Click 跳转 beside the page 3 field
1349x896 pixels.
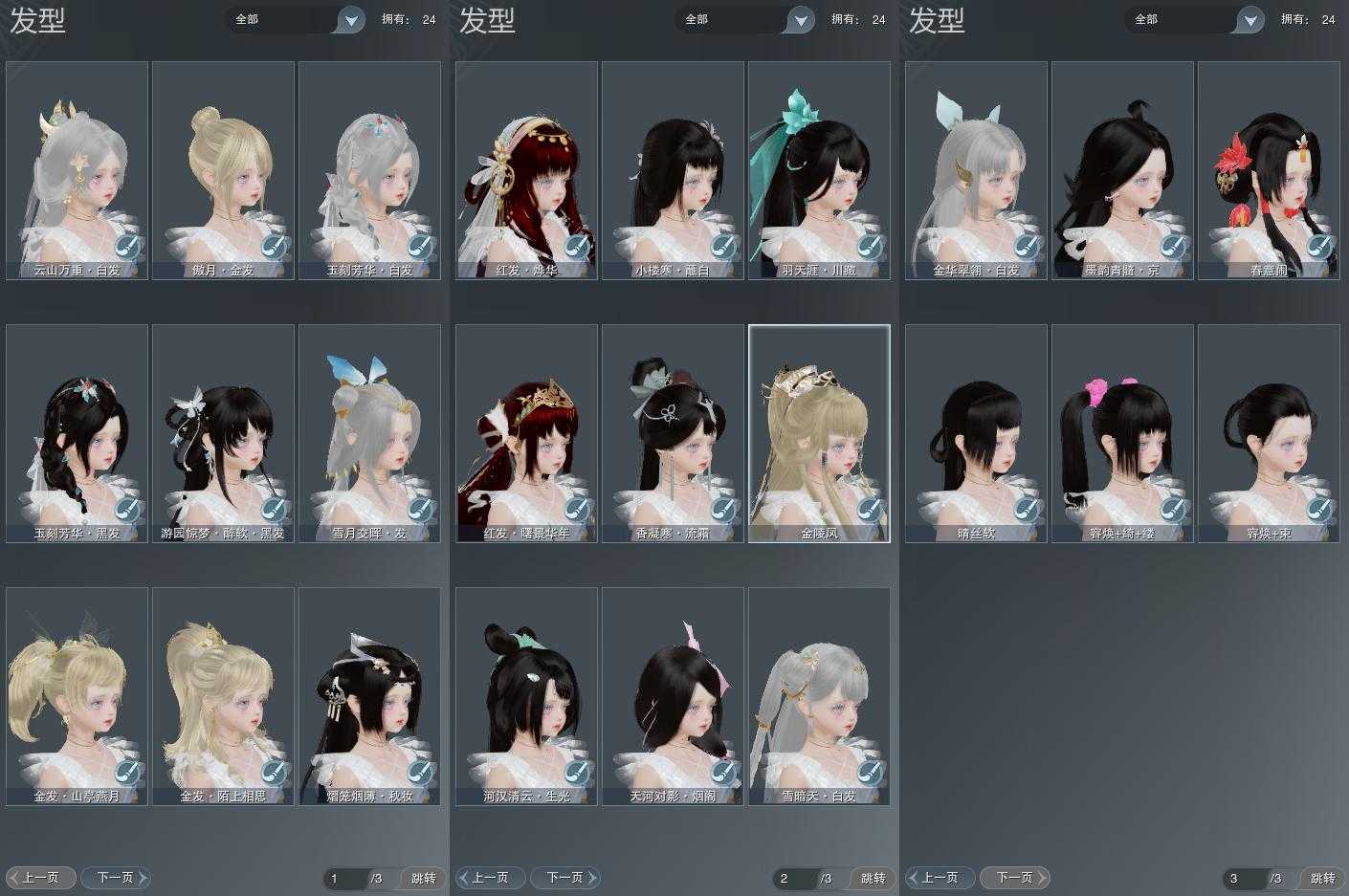click(1323, 878)
